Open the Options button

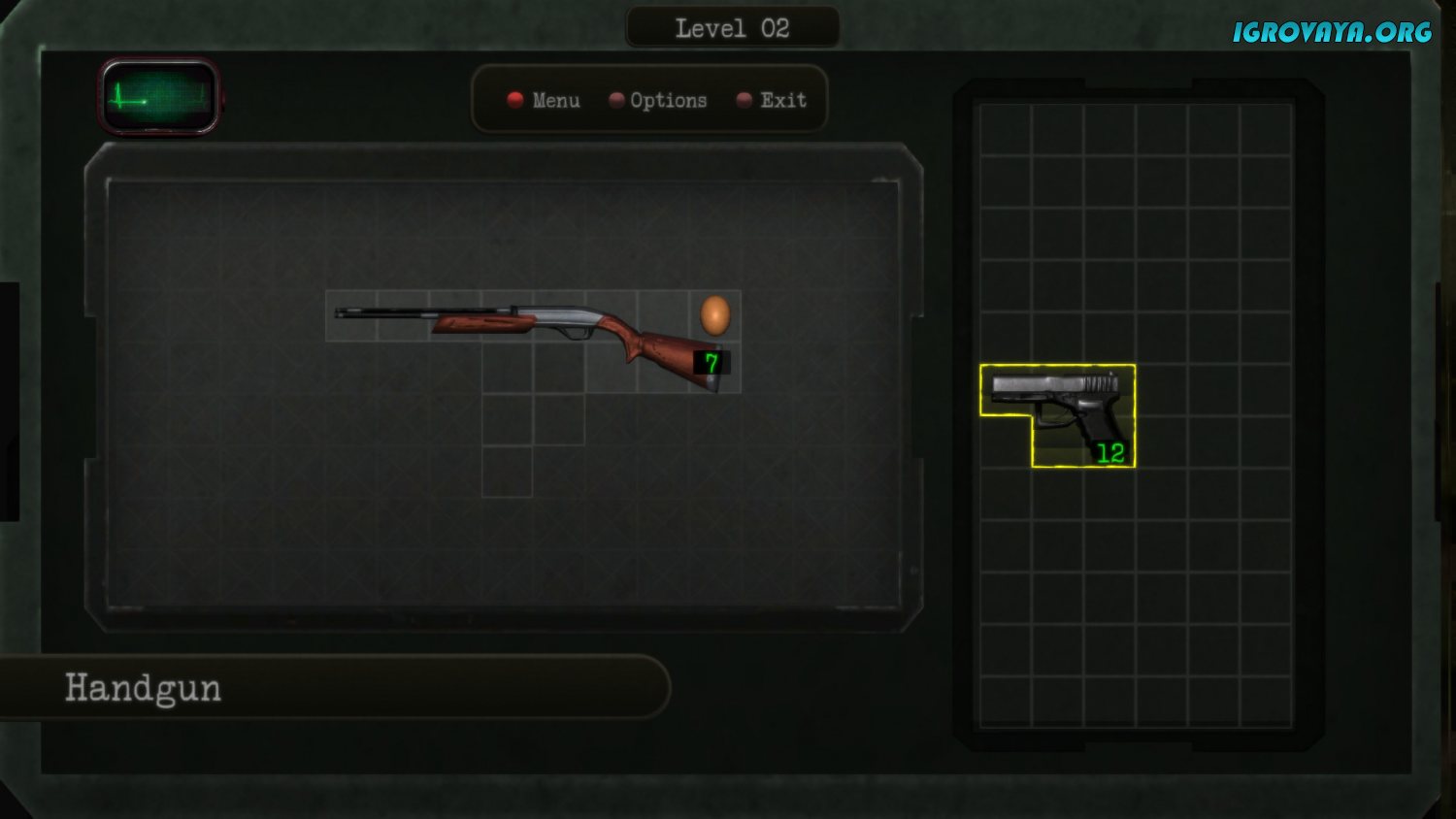pos(658,100)
